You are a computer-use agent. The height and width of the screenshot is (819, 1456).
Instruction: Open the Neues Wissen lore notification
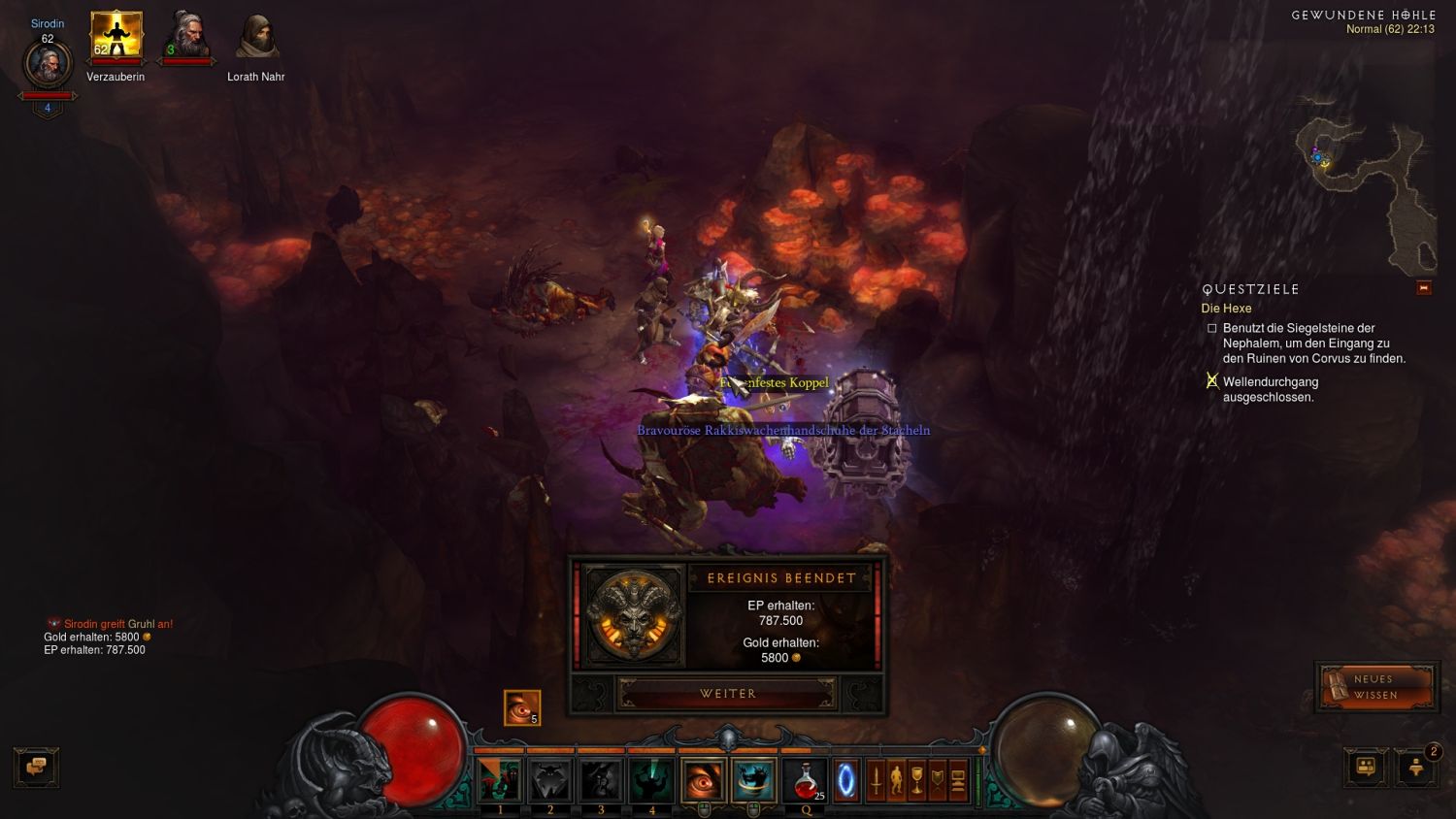1374,687
